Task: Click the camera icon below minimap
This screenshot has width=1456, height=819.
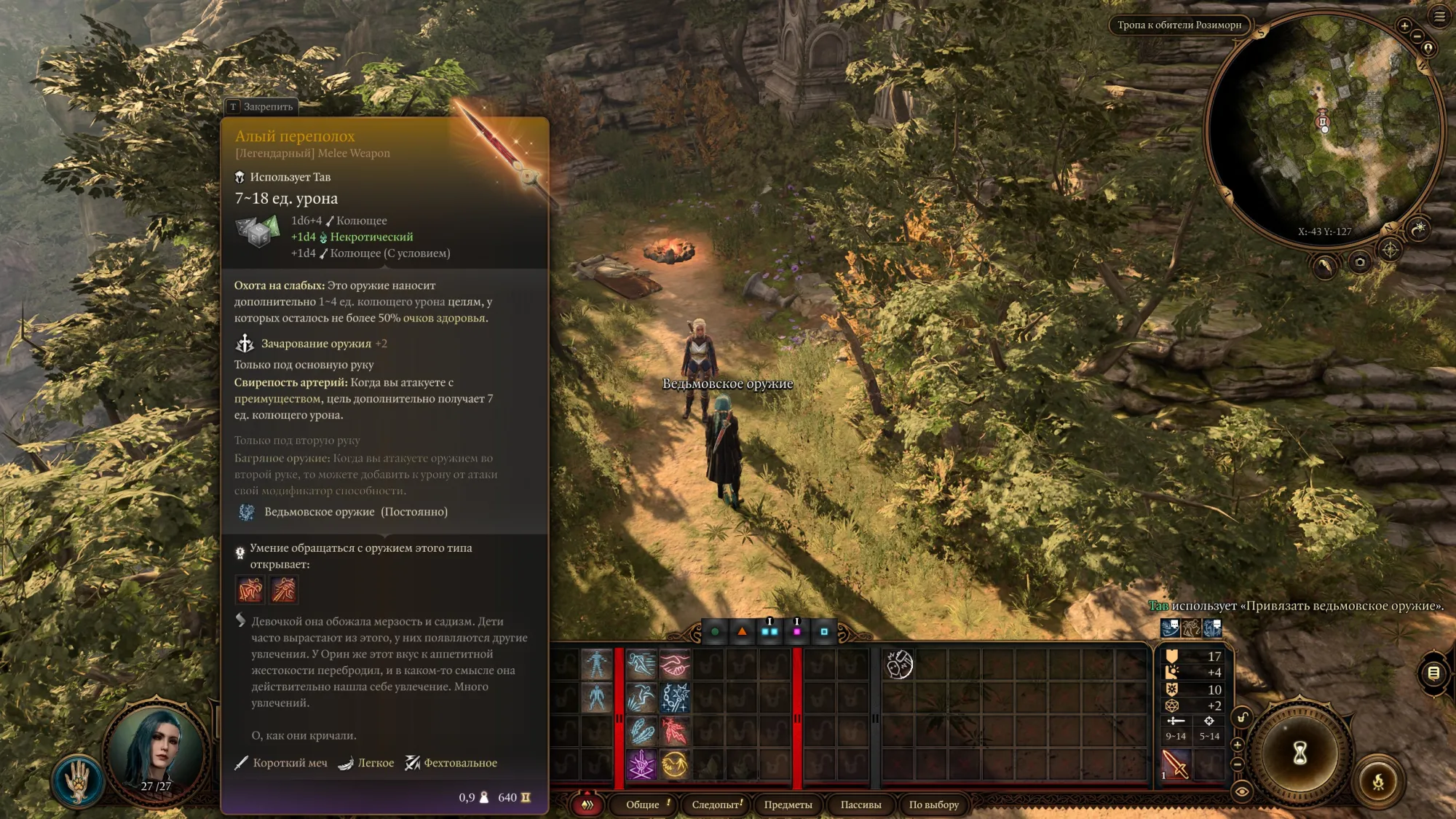Action: click(1359, 262)
